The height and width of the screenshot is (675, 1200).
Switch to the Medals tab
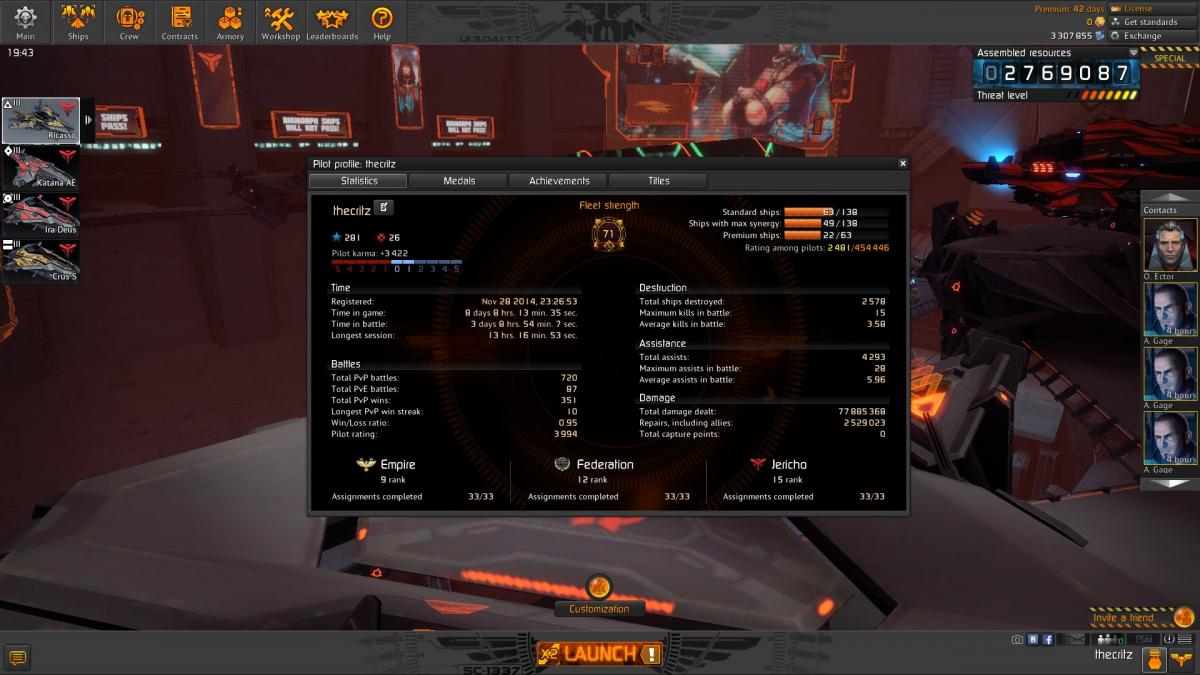pyautogui.click(x=458, y=181)
